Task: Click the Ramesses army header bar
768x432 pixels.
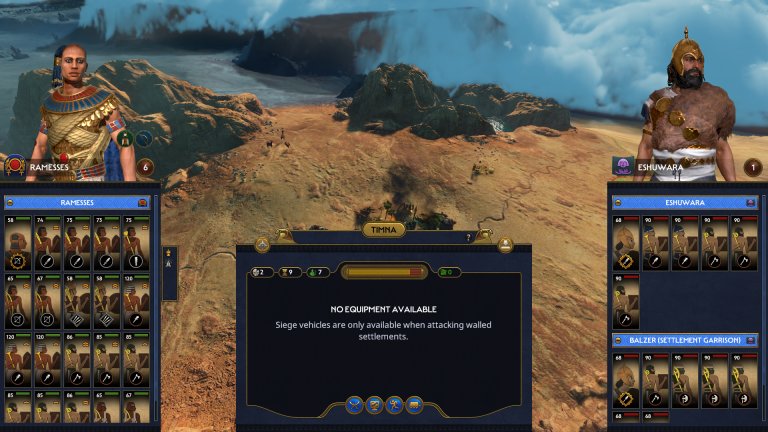Action: tap(78, 201)
